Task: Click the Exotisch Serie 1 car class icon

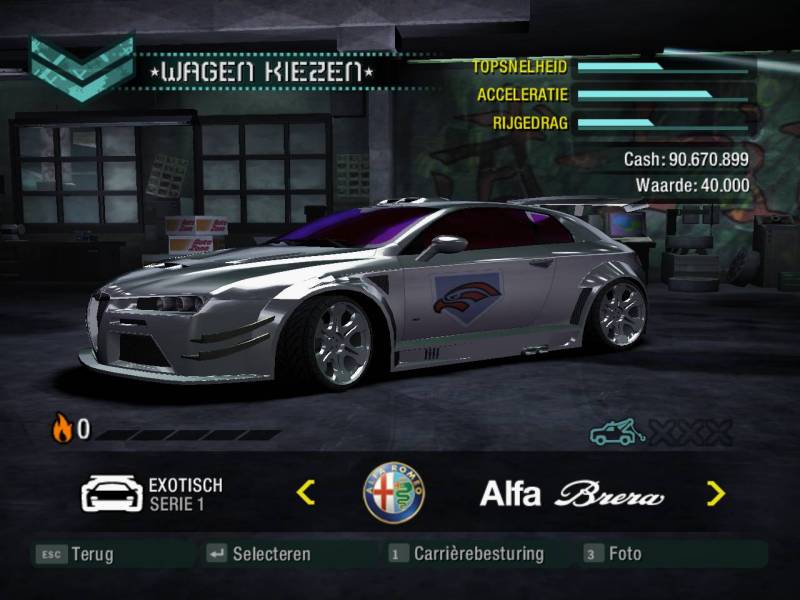Action: coord(111,493)
